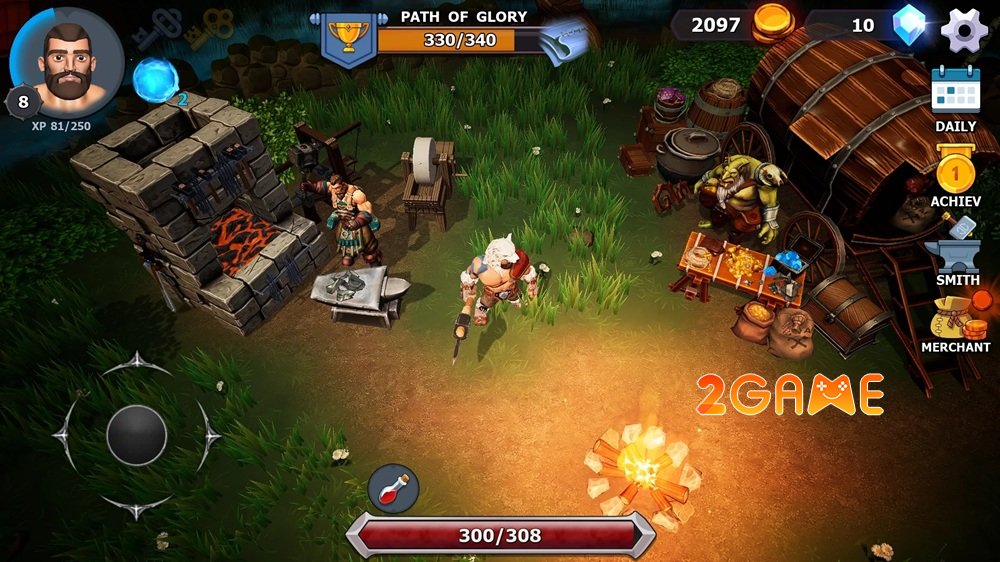Screen dimensions: 1000x562
Task: Show the Achiev medal screen
Action: pyautogui.click(x=955, y=174)
